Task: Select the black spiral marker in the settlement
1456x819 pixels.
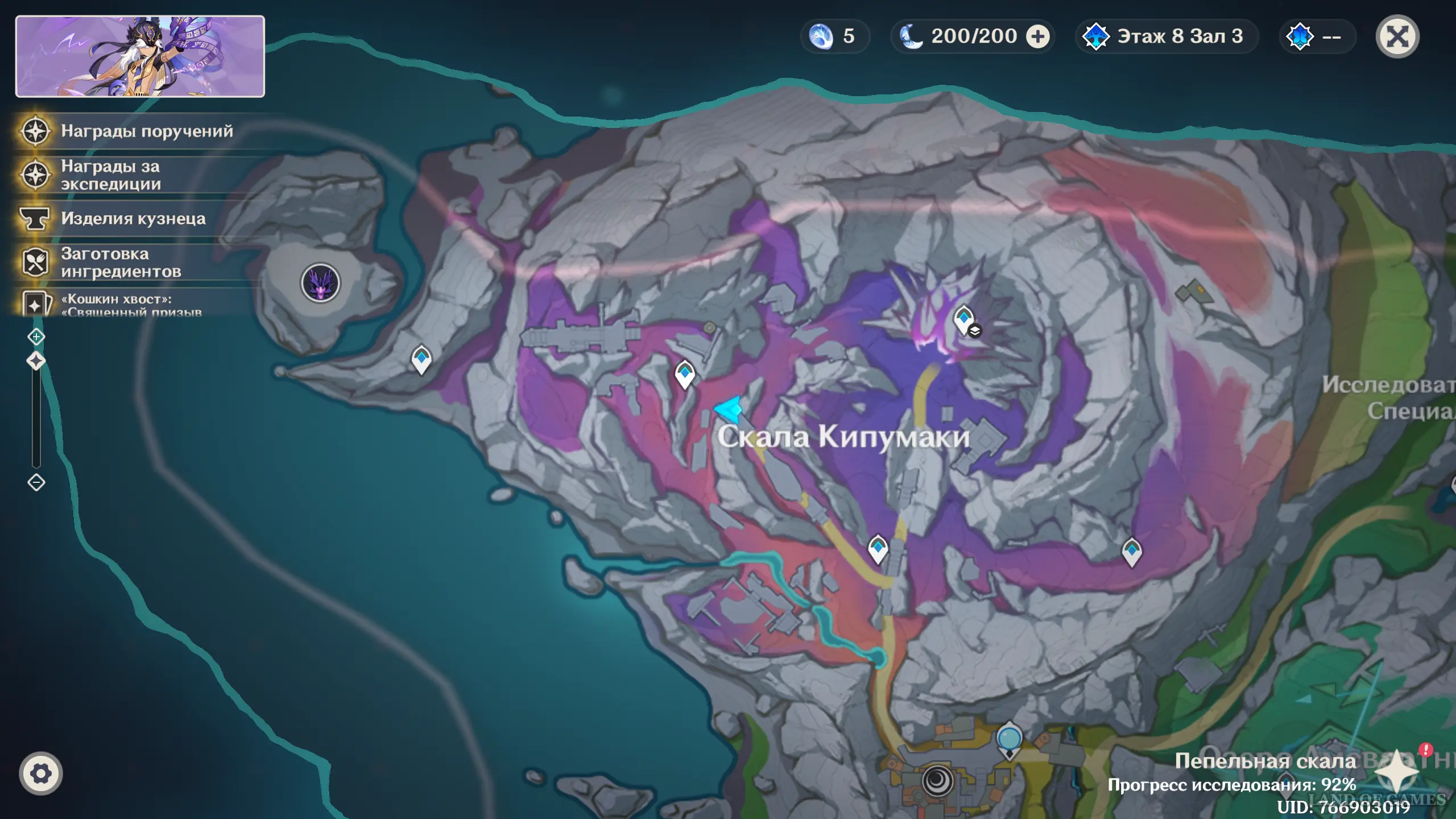Action: pyautogui.click(x=937, y=780)
